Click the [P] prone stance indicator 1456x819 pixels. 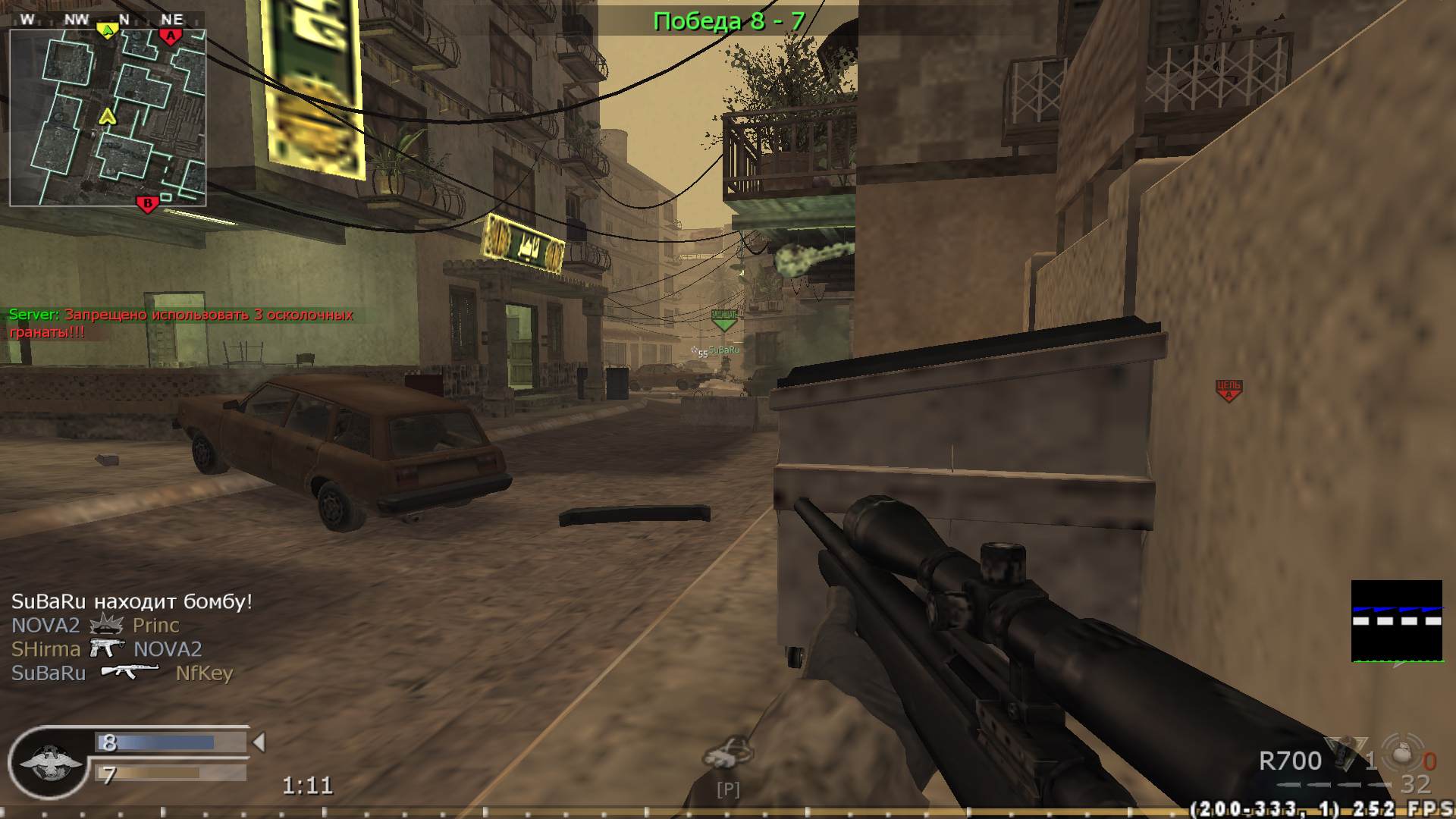coord(727,789)
